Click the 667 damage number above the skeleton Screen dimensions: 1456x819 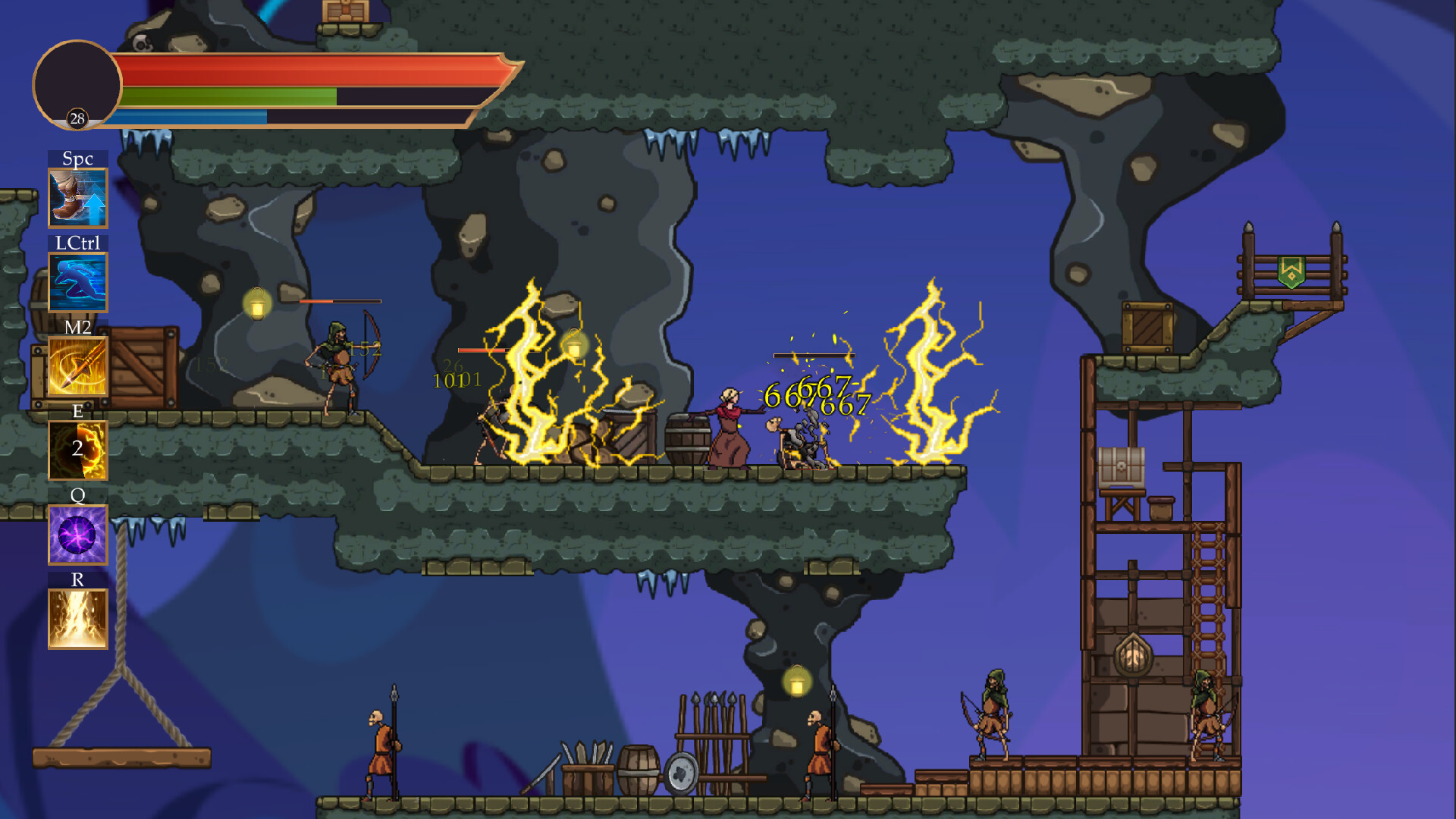point(844,404)
